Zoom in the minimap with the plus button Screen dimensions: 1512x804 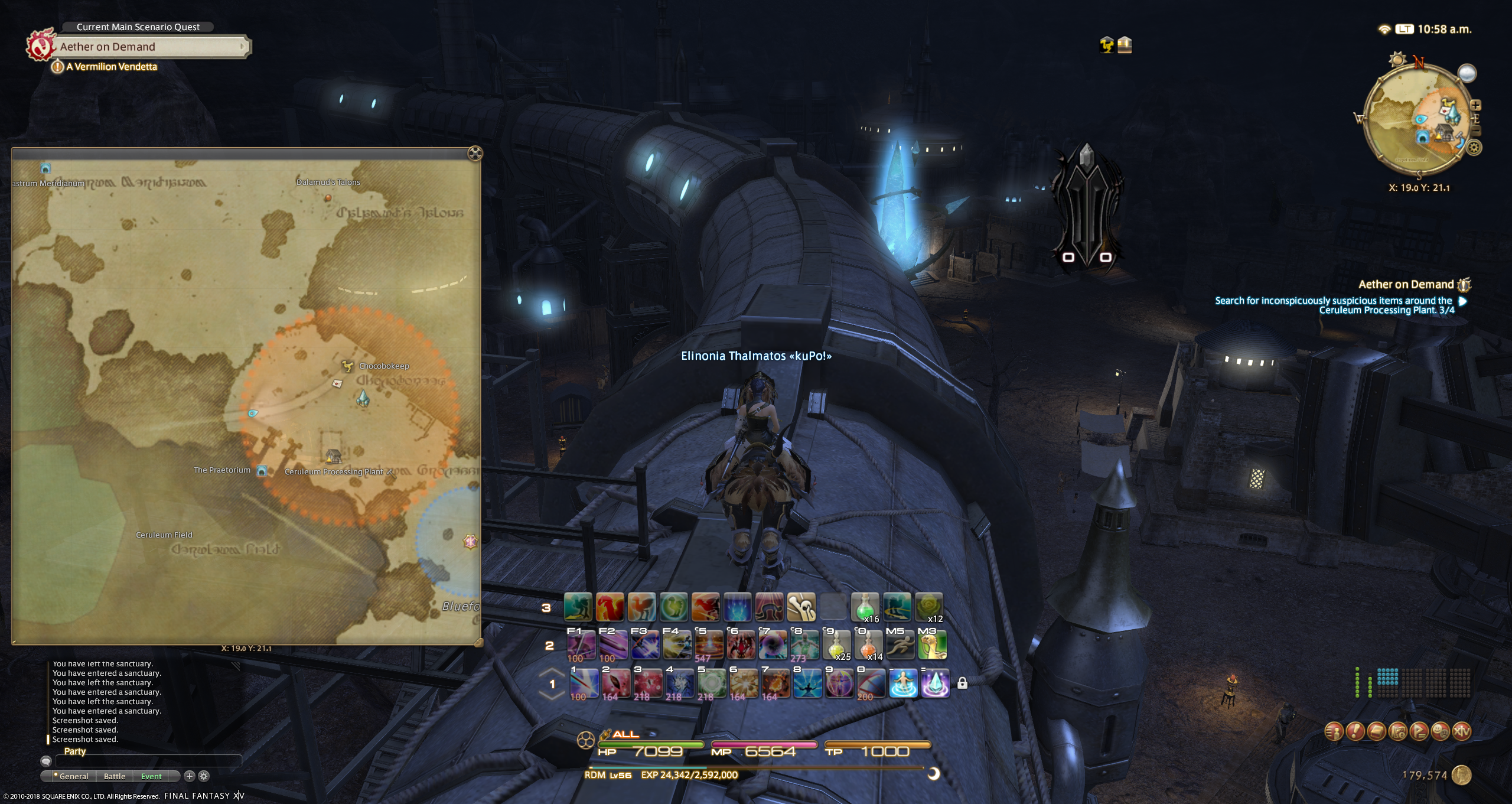click(x=1475, y=105)
